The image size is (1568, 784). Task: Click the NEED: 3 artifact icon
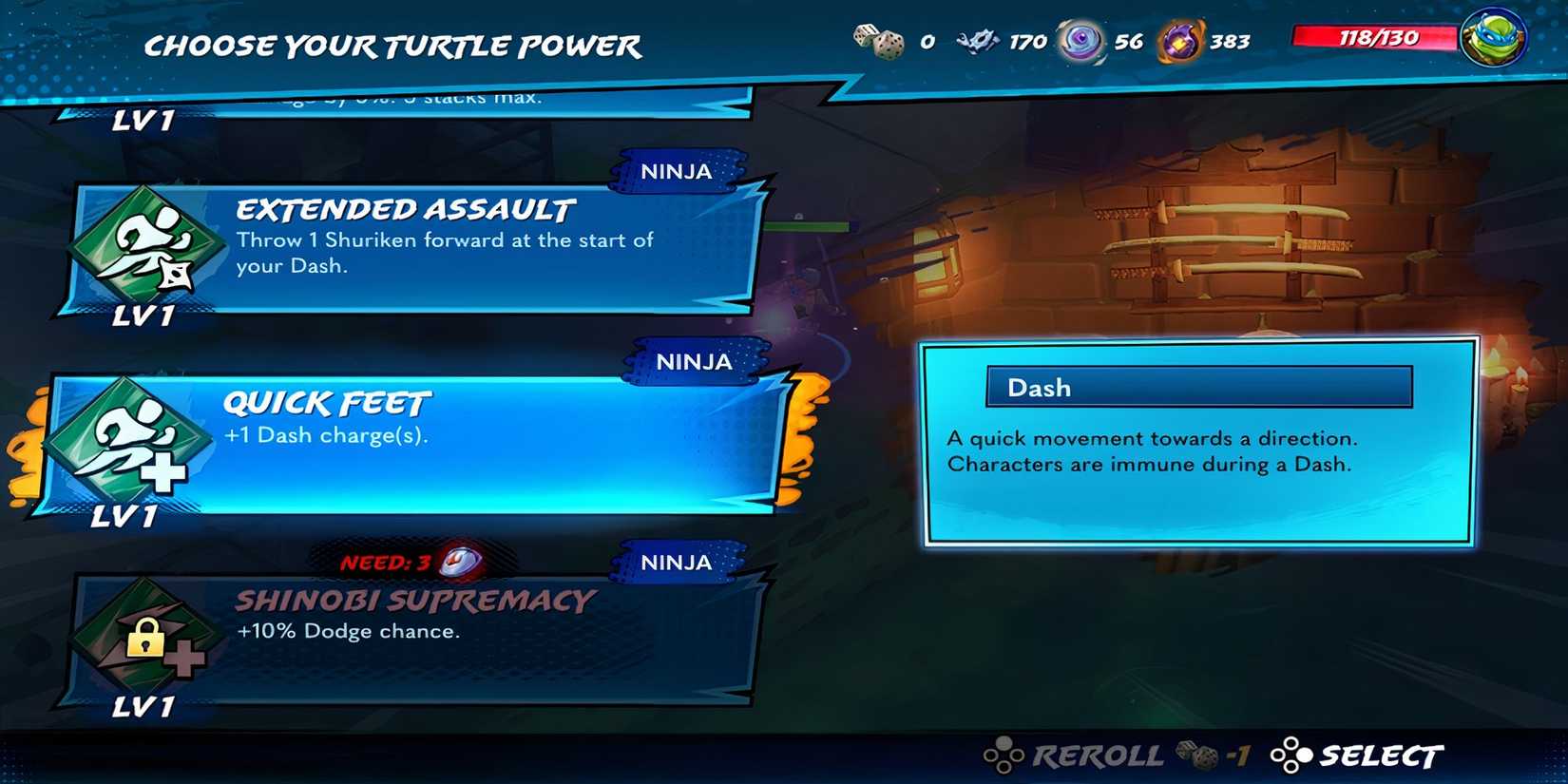point(463,561)
